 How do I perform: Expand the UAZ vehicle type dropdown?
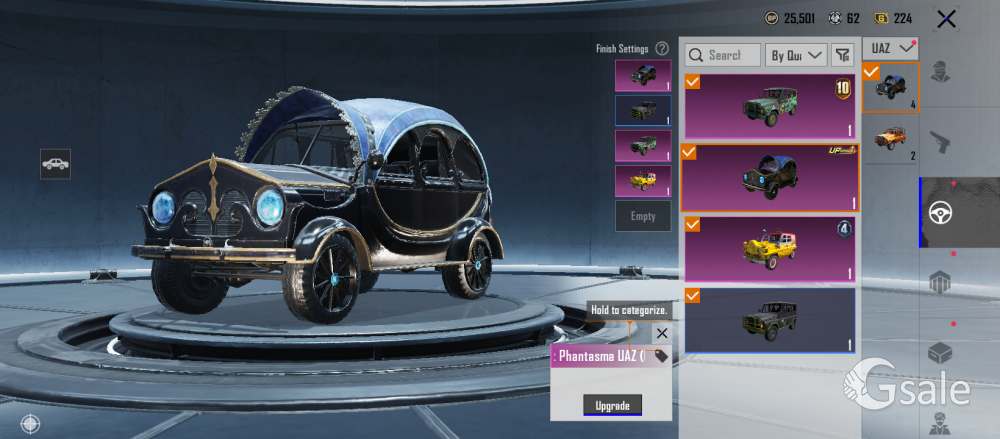pyautogui.click(x=891, y=48)
